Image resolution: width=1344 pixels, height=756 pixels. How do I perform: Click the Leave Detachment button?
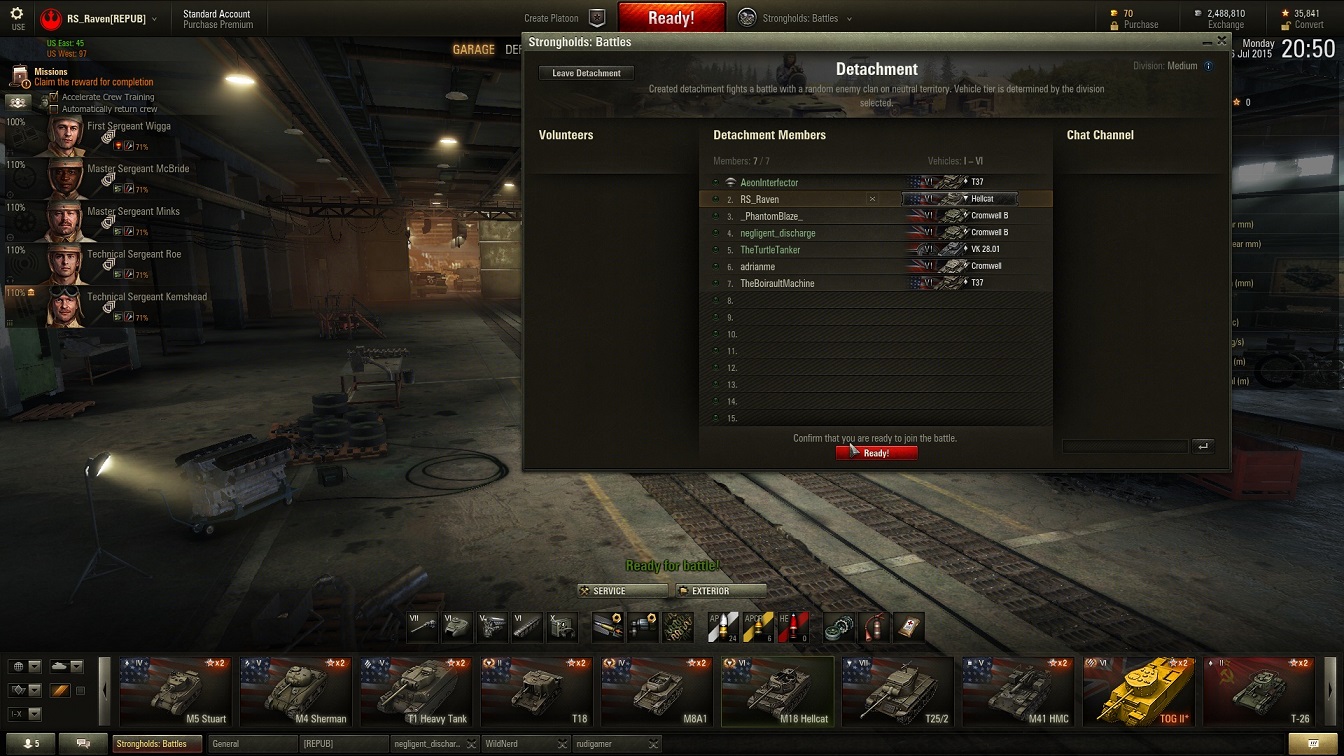tap(586, 73)
